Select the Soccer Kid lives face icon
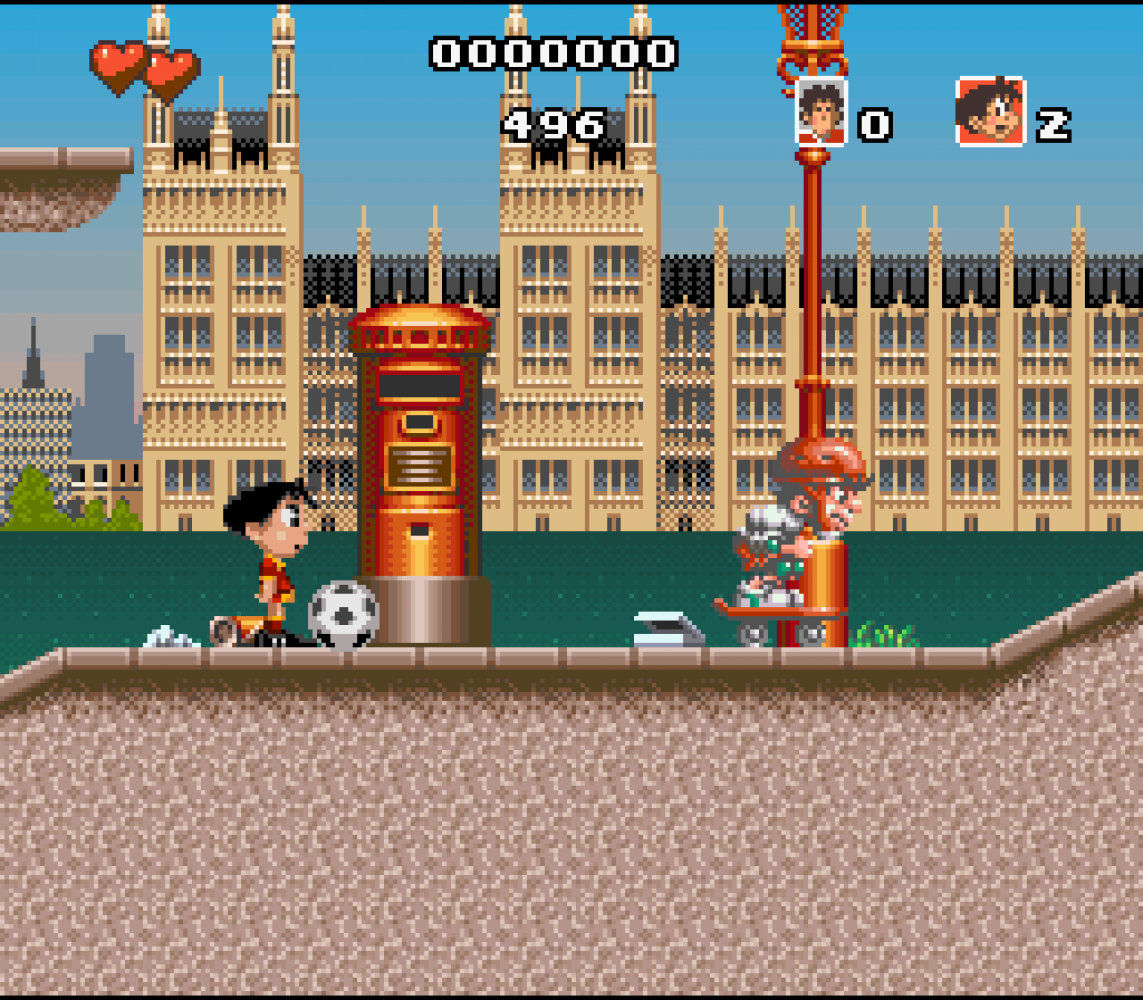Viewport: 1143px width, 1000px height. (990, 112)
